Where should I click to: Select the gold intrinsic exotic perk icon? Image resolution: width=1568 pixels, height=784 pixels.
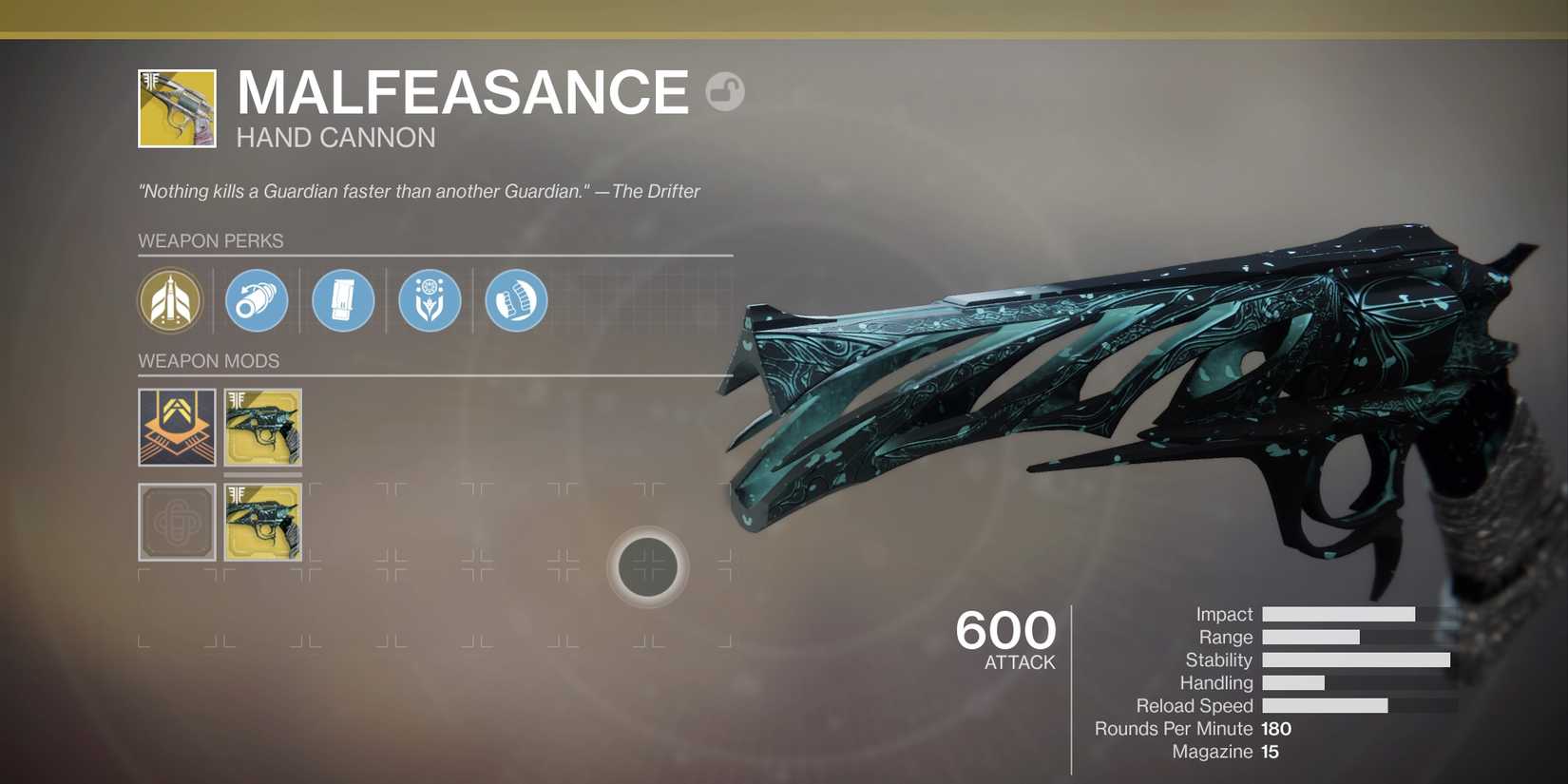171,301
